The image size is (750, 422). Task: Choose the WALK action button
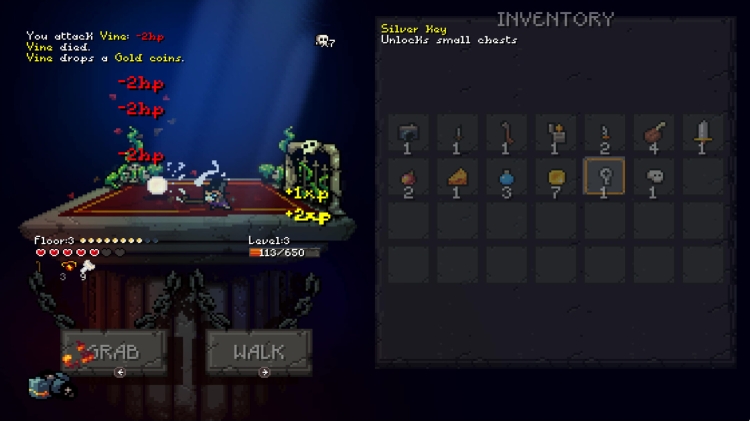pos(259,352)
